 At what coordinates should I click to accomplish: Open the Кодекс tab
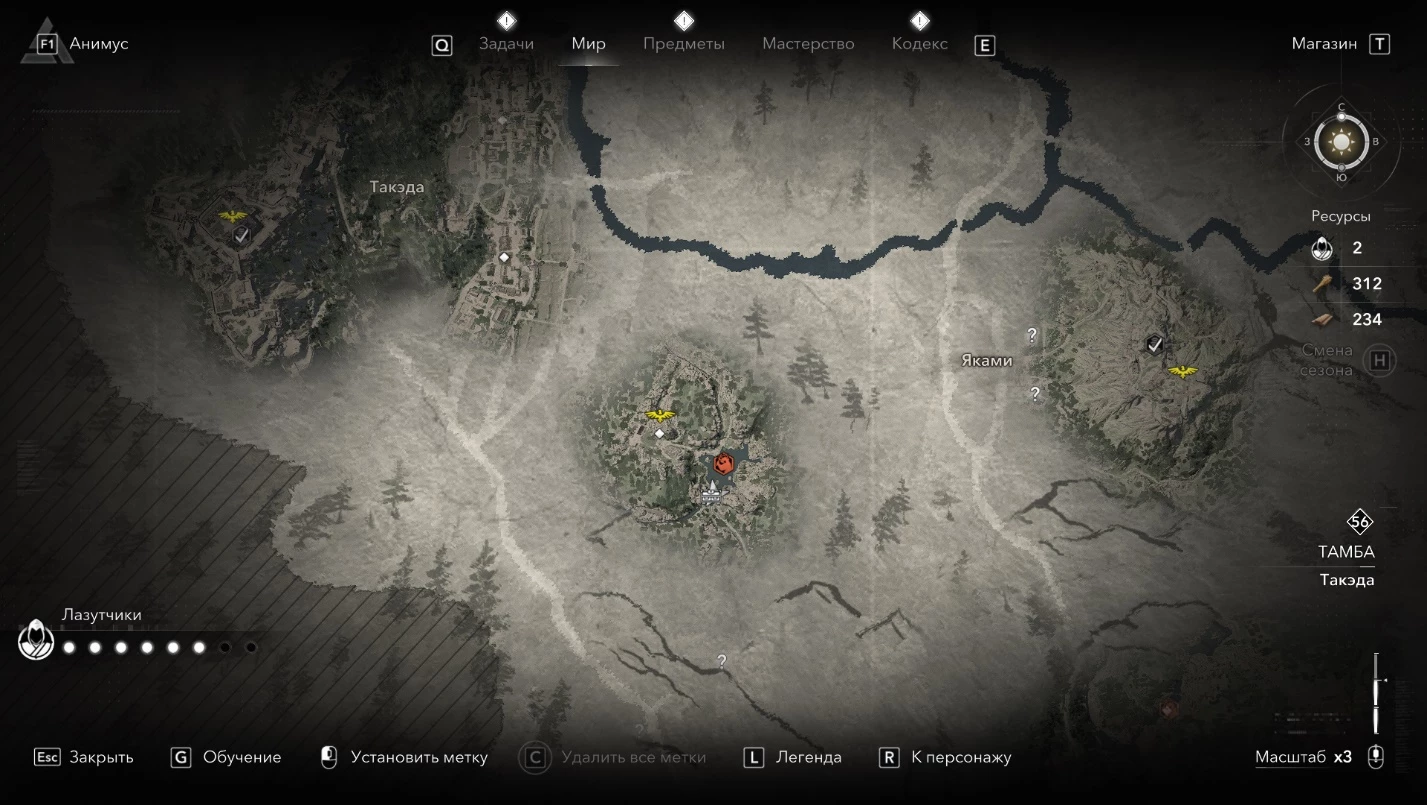tap(919, 44)
